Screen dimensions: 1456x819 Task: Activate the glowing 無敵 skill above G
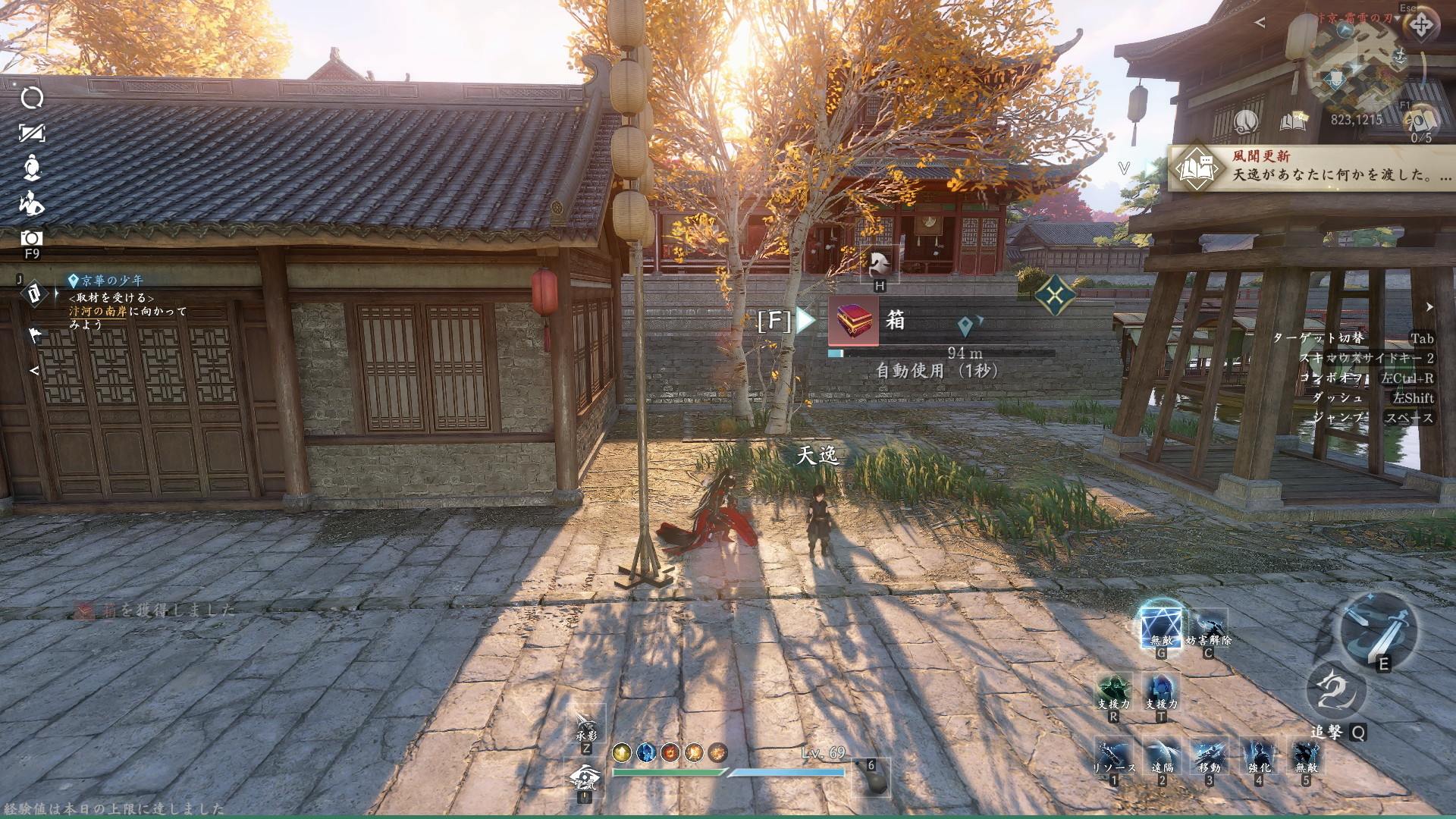click(x=1161, y=628)
